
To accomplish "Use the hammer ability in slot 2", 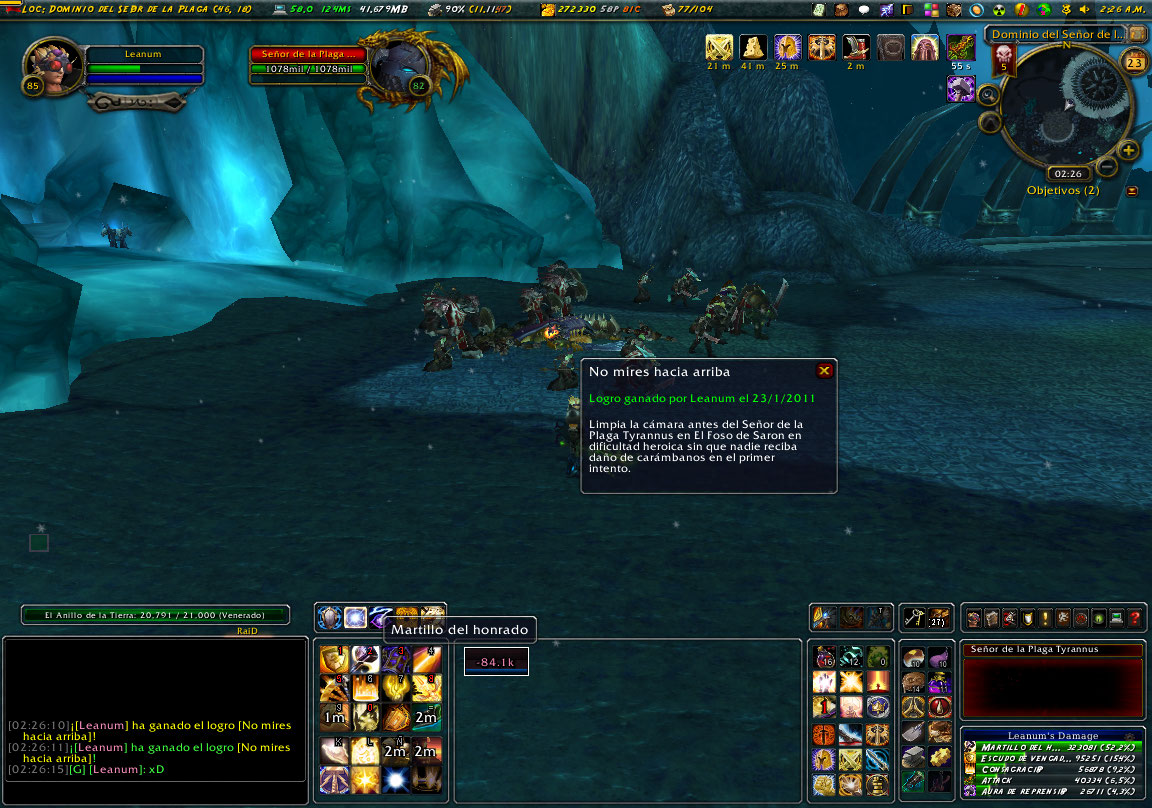I will pyautogui.click(x=364, y=659).
